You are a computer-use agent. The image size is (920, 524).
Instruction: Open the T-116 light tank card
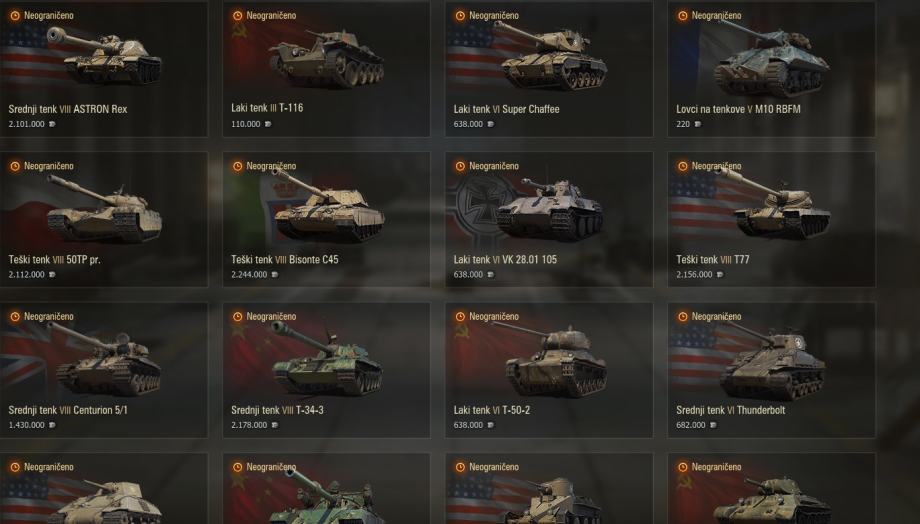point(326,69)
